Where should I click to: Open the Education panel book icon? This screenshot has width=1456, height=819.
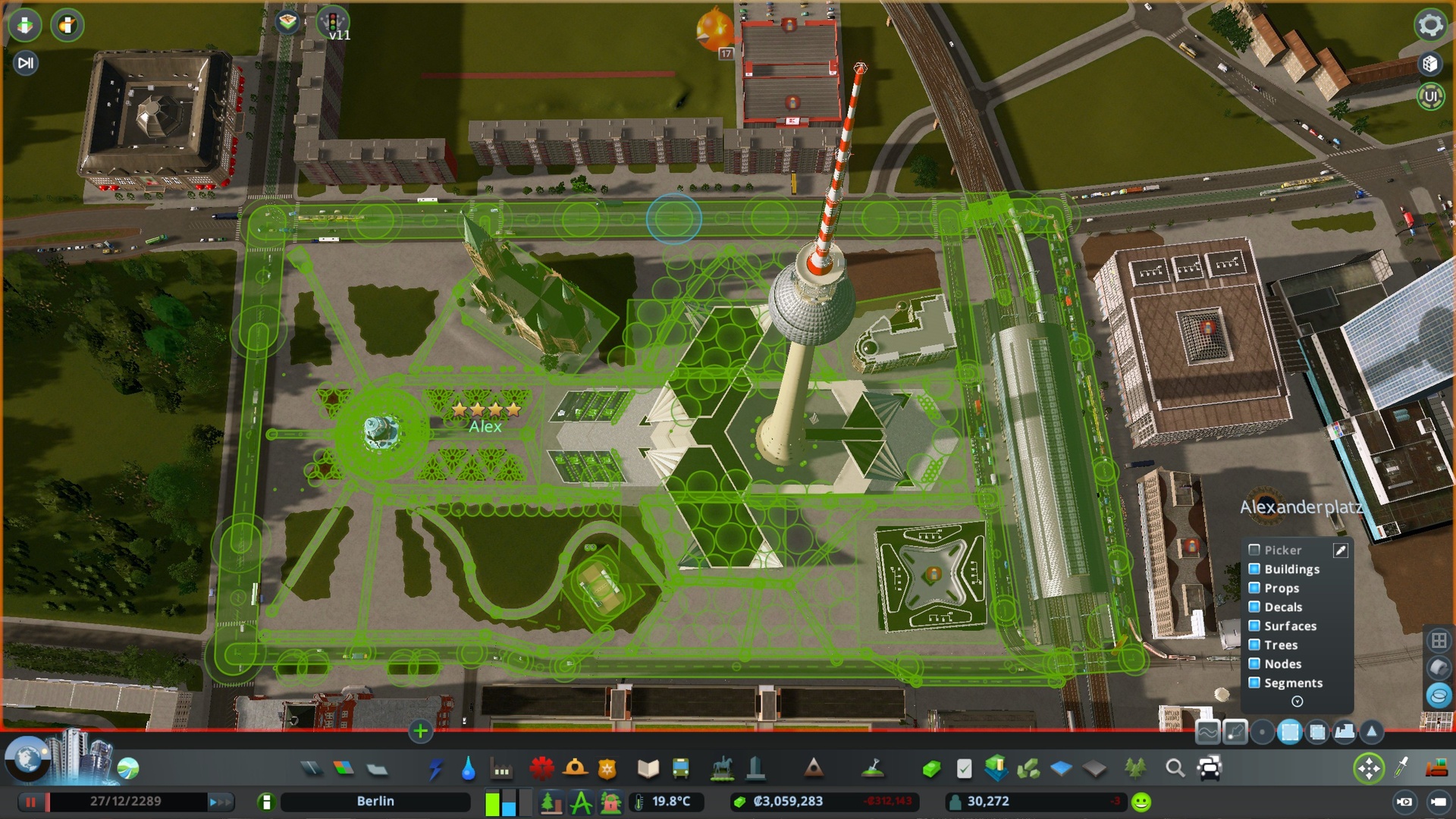[x=647, y=767]
